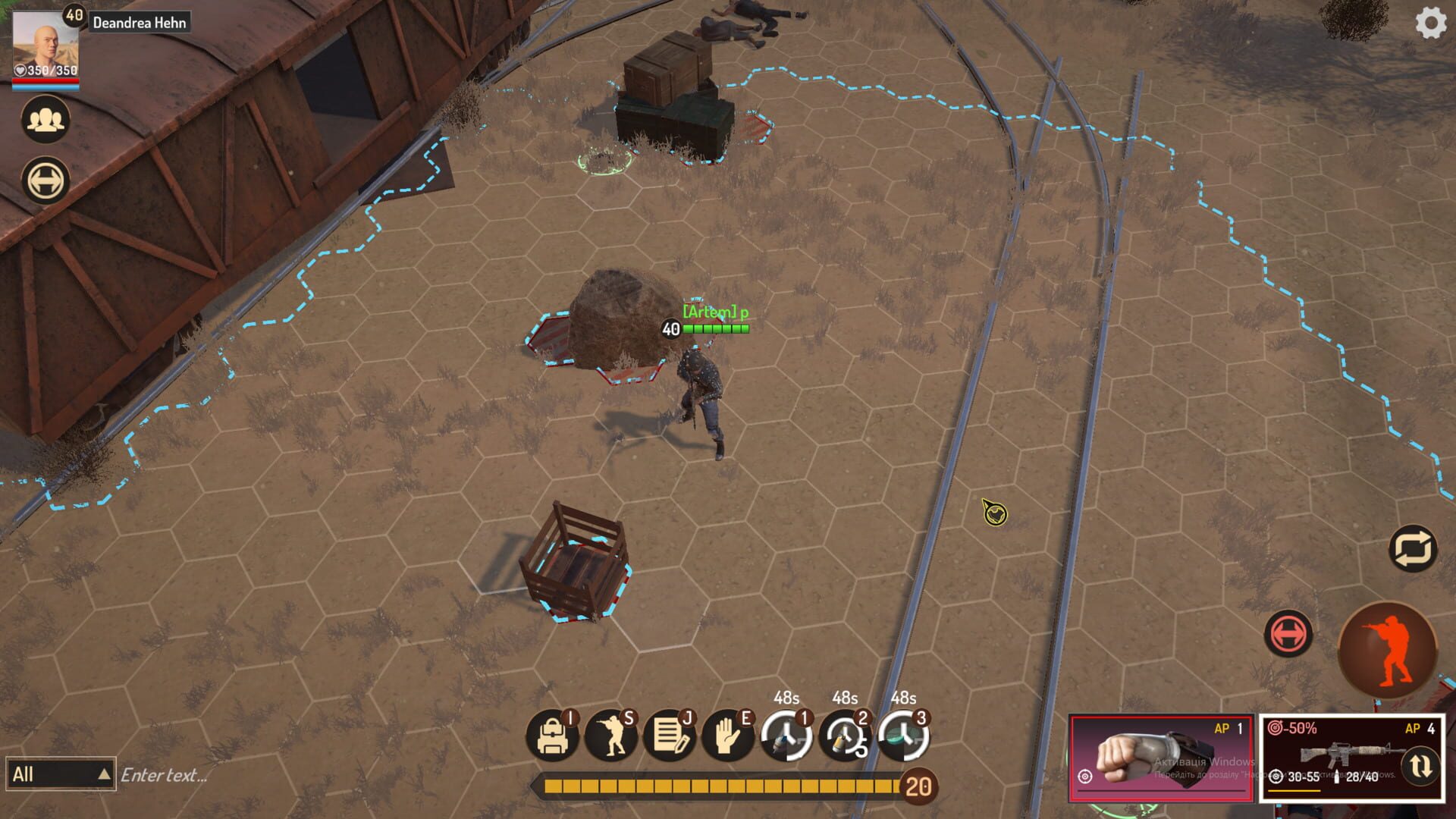Swap weapons with the vertical arrows button
This screenshot has width=1456, height=819.
pyautogui.click(x=1420, y=766)
